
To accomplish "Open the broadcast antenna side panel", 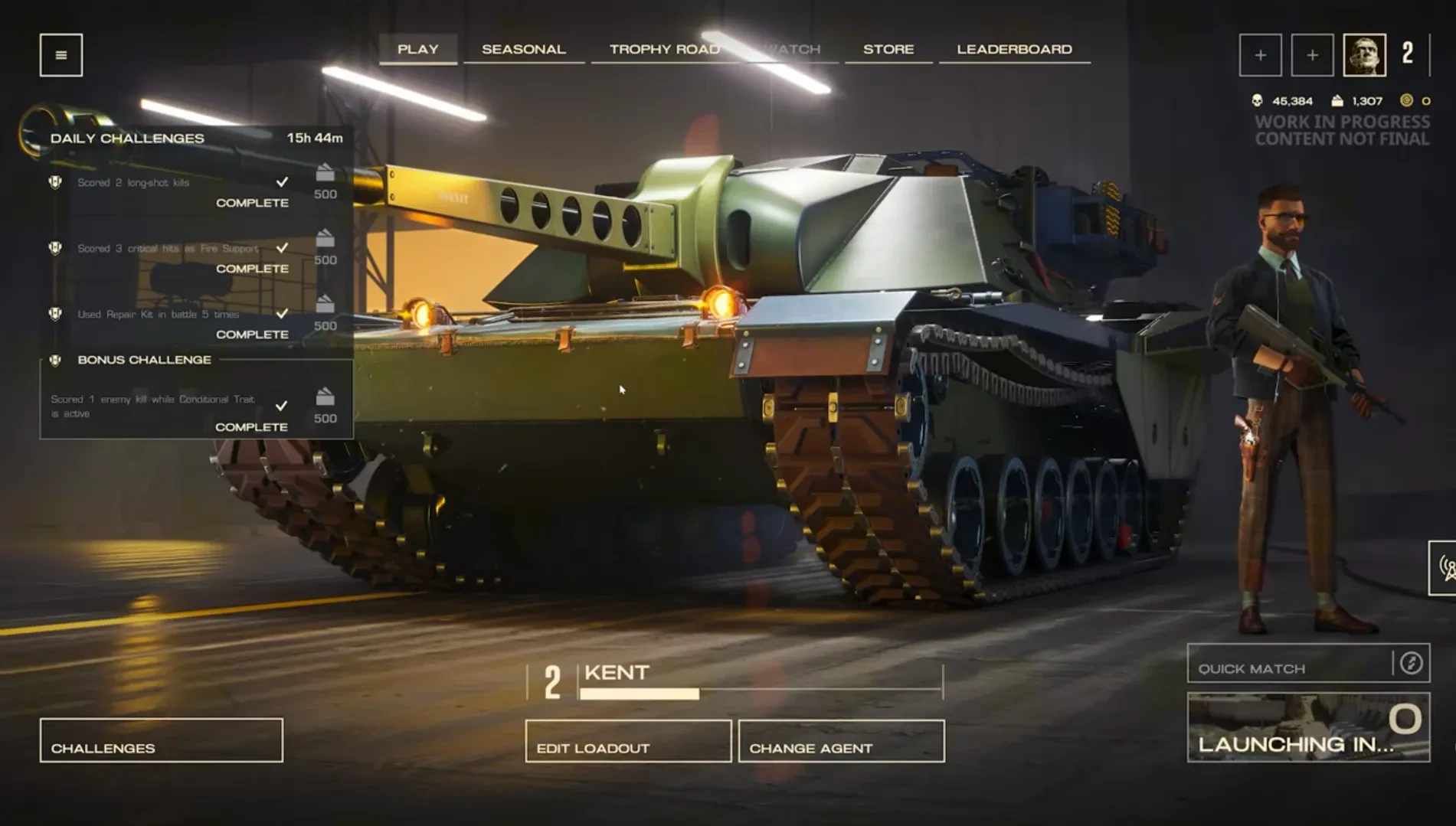I will pyautogui.click(x=1445, y=568).
